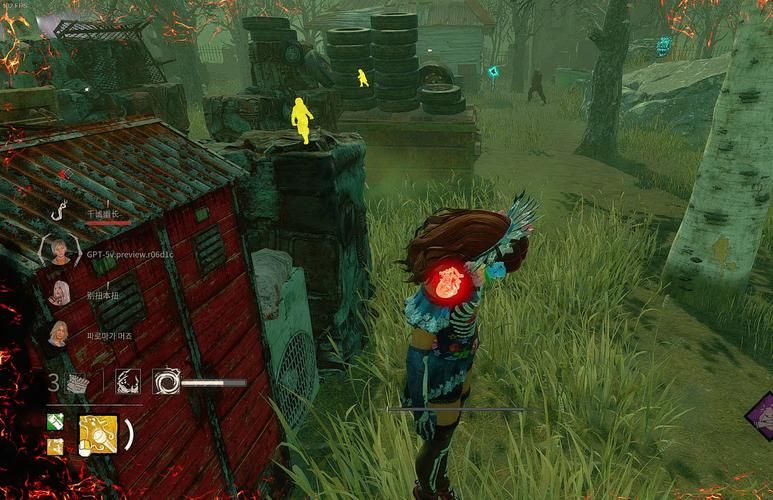The height and width of the screenshot is (500, 773).
Task: Click the swirl status effect icon
Action: [x=166, y=381]
